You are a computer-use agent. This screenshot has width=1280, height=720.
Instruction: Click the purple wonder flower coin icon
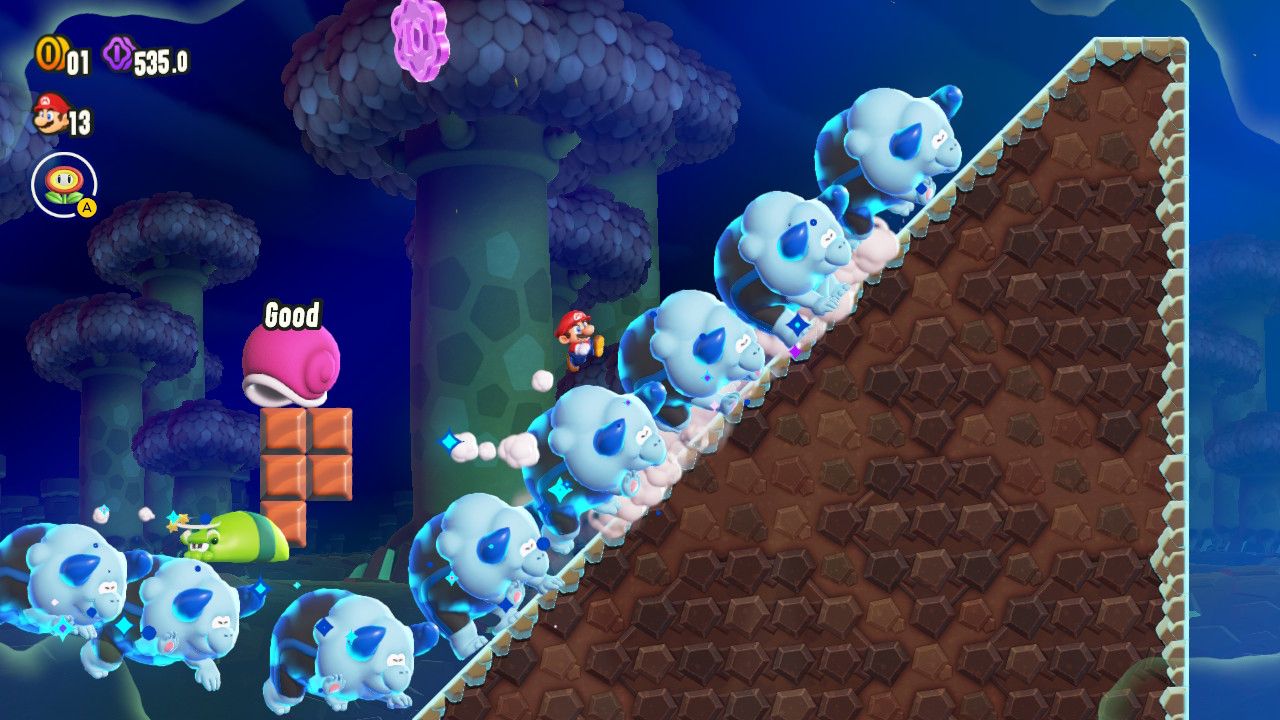point(118,55)
